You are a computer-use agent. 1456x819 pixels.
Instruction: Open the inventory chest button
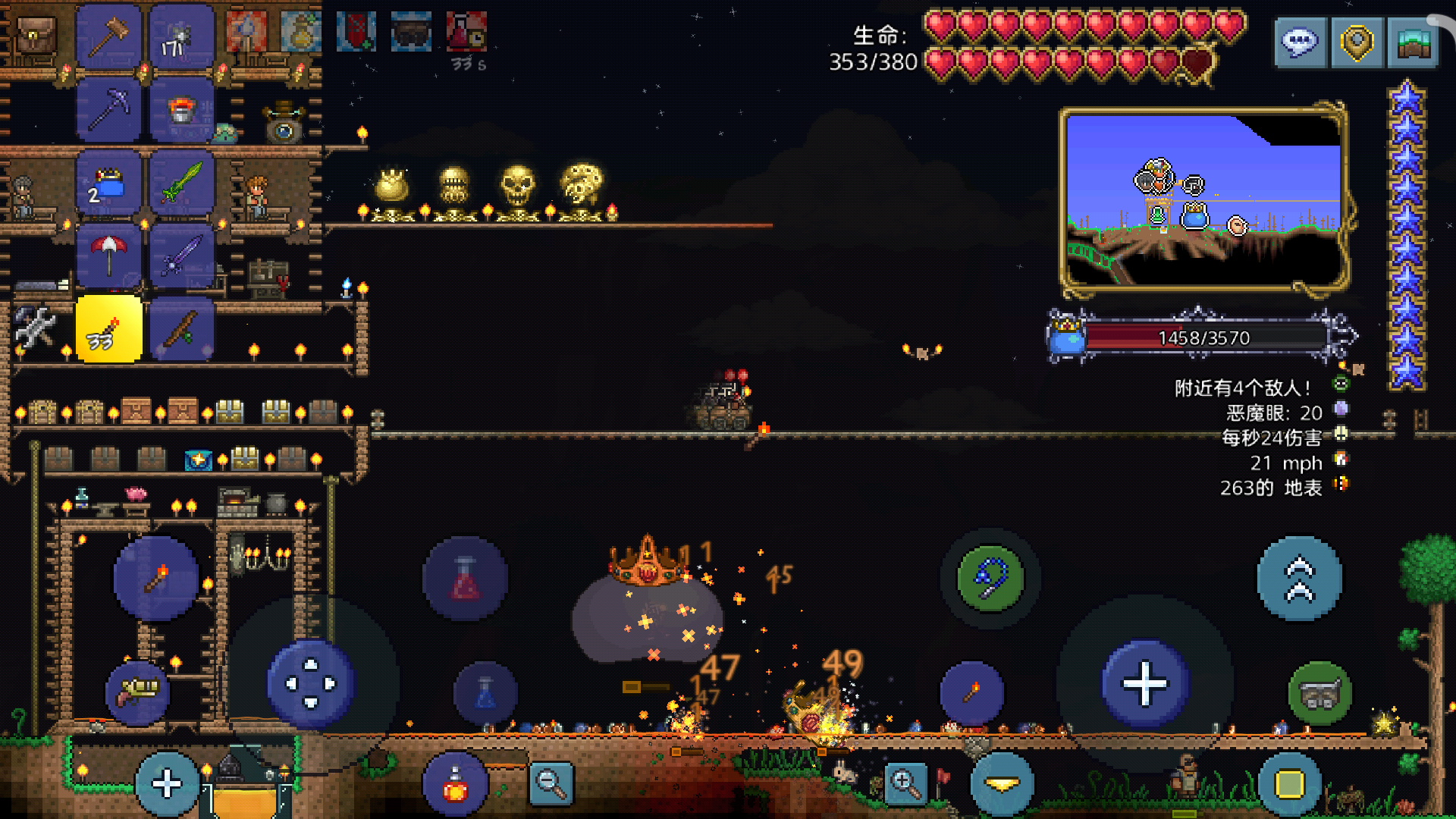(34, 36)
